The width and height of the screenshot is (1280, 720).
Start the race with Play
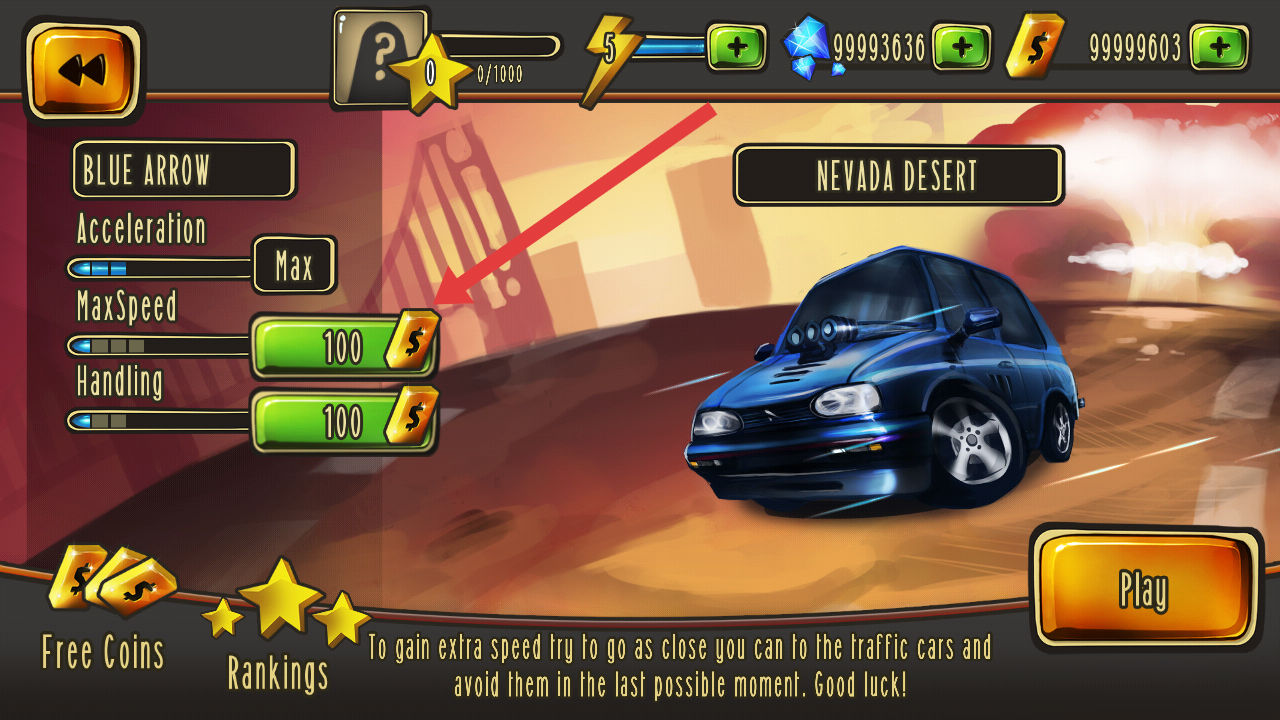(1146, 588)
